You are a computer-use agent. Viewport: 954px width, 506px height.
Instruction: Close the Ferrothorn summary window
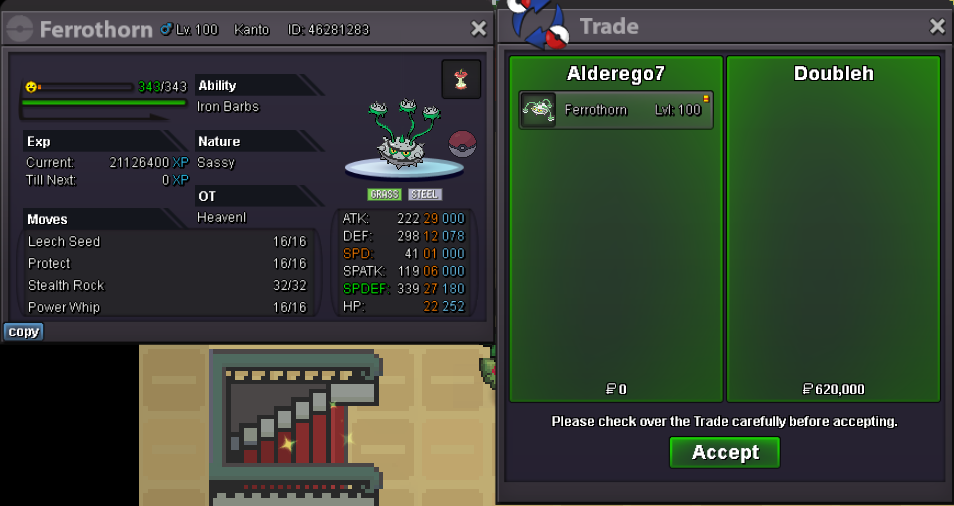(477, 29)
